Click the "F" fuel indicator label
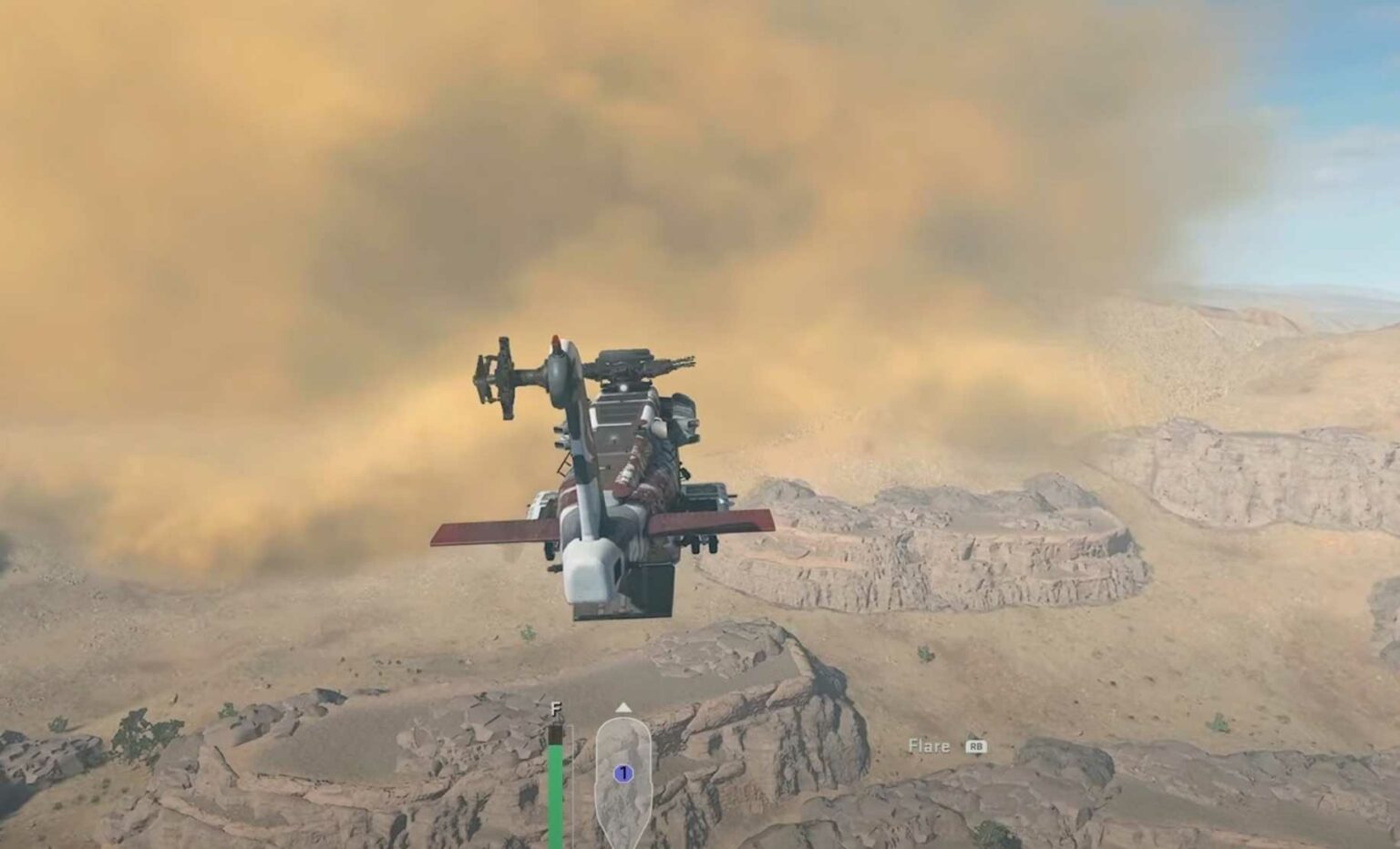The height and width of the screenshot is (849, 1400). [554, 708]
